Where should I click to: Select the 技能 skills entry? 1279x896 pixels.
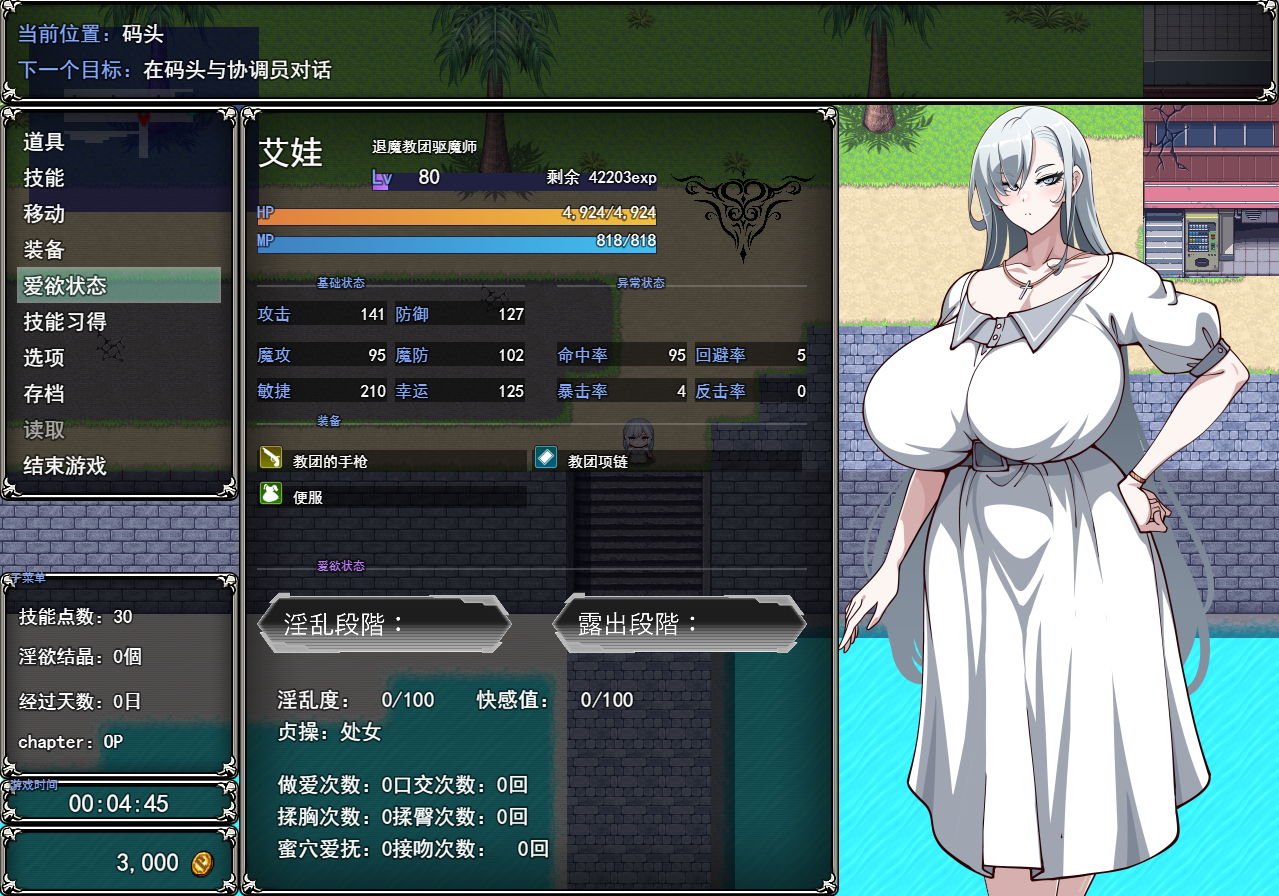click(44, 178)
